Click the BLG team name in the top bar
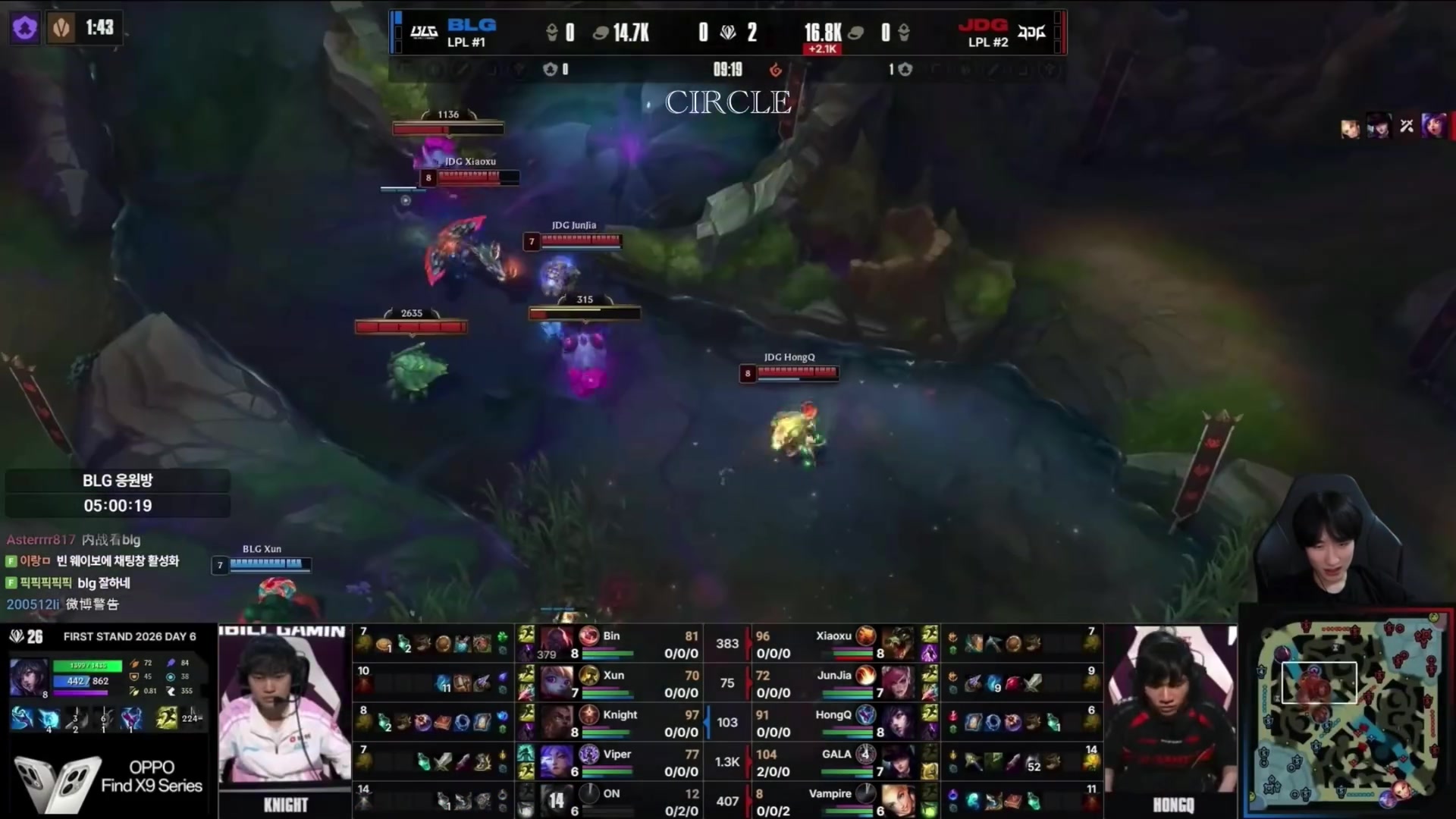 [471, 26]
